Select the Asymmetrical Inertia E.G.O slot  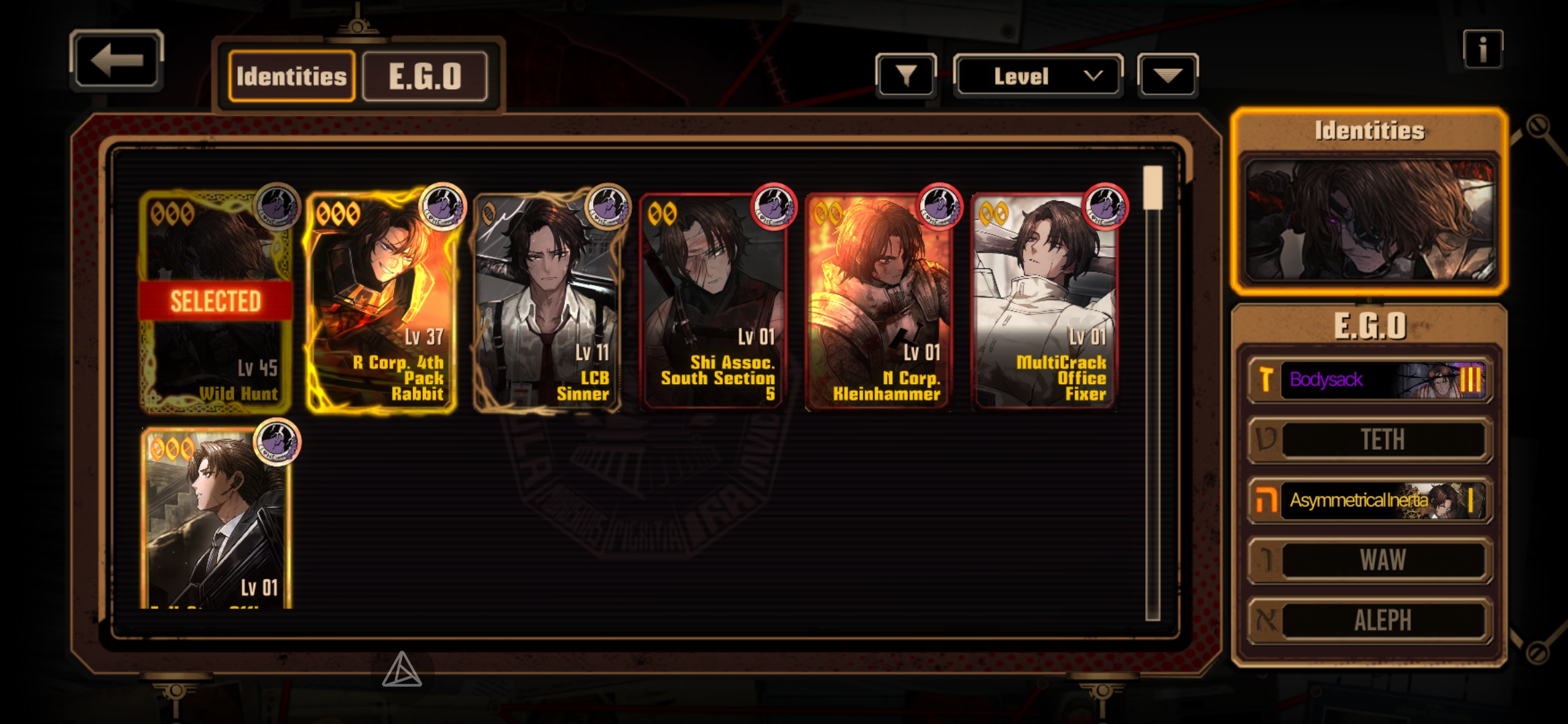pyautogui.click(x=1370, y=500)
